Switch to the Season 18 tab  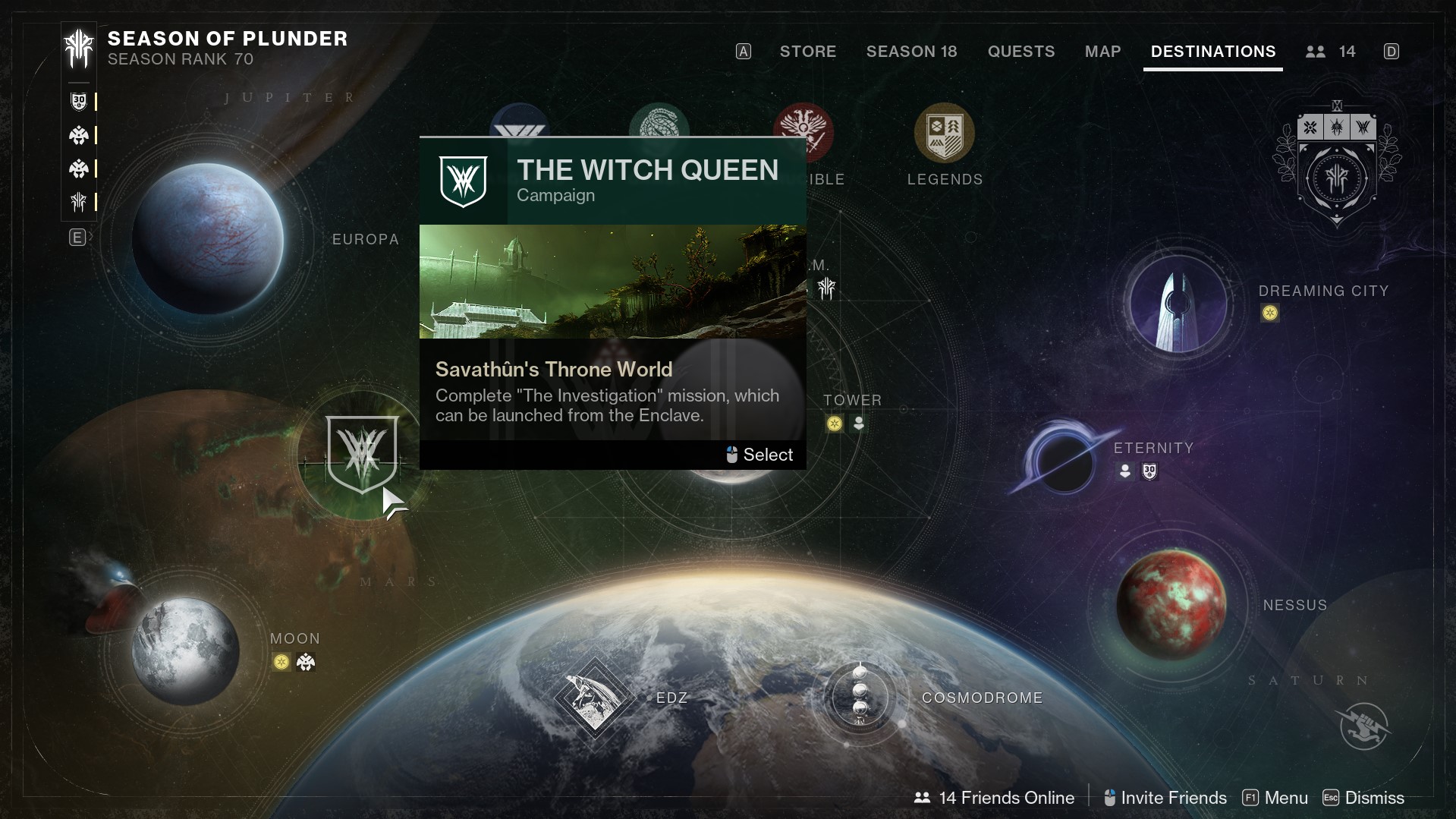coord(911,52)
